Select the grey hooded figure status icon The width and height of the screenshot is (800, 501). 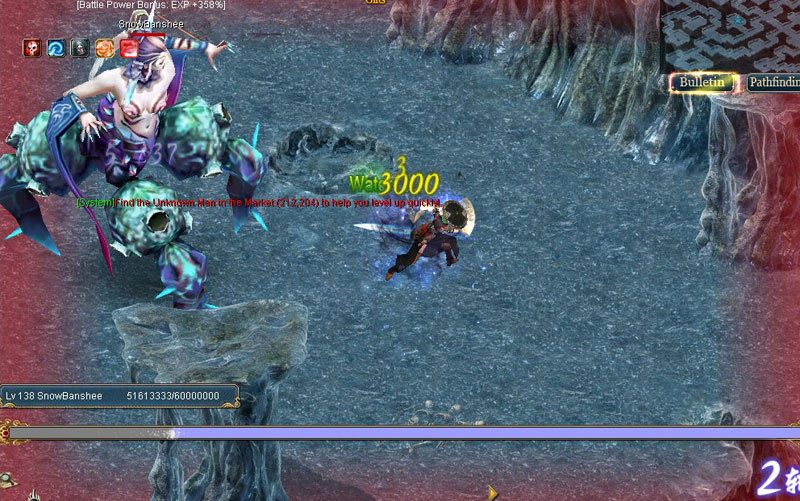click(x=80, y=47)
